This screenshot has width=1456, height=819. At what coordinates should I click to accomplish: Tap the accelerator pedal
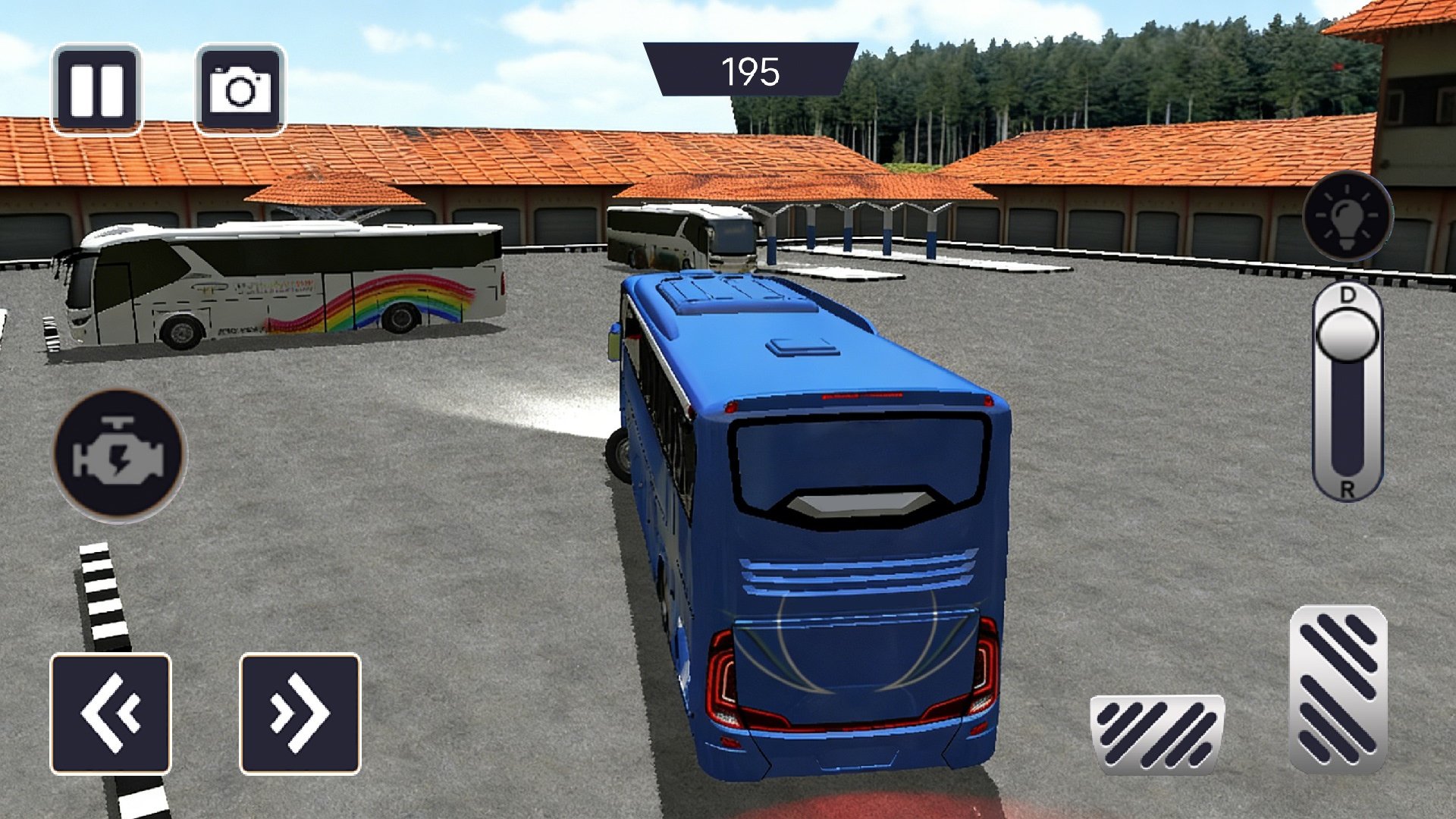tap(1338, 688)
